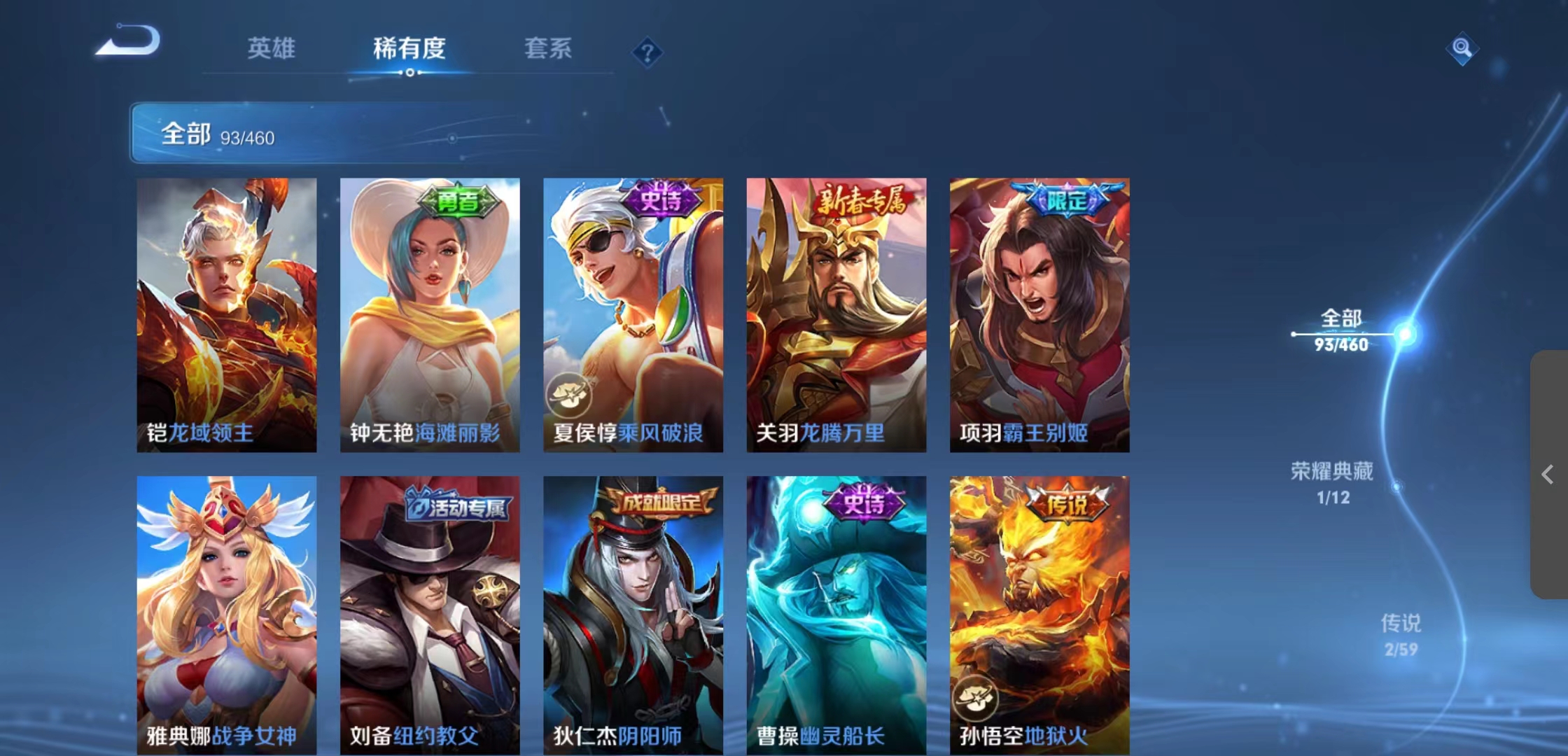
Task: Click the 史诗 badge on 夏侯惇's skin
Action: pyautogui.click(x=662, y=202)
